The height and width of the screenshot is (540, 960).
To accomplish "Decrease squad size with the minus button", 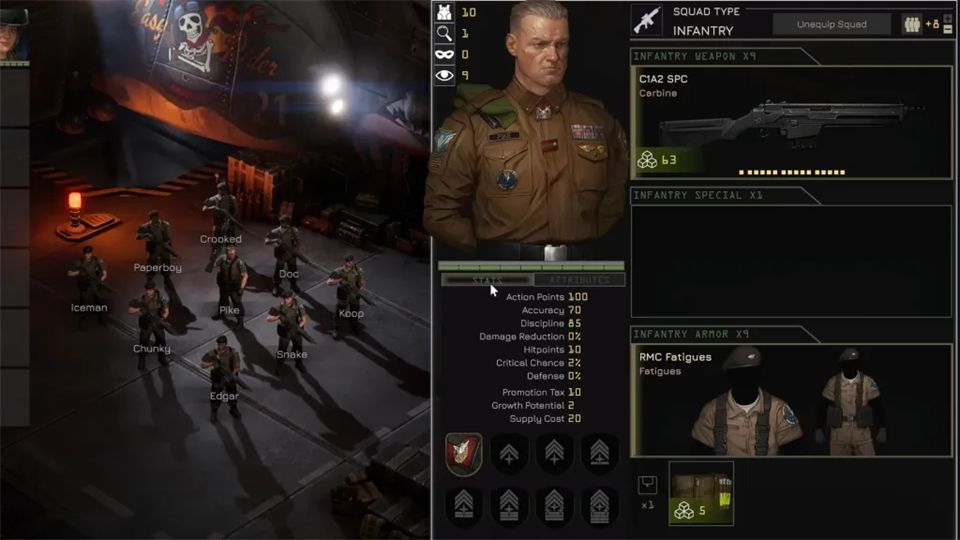I will click(948, 30).
